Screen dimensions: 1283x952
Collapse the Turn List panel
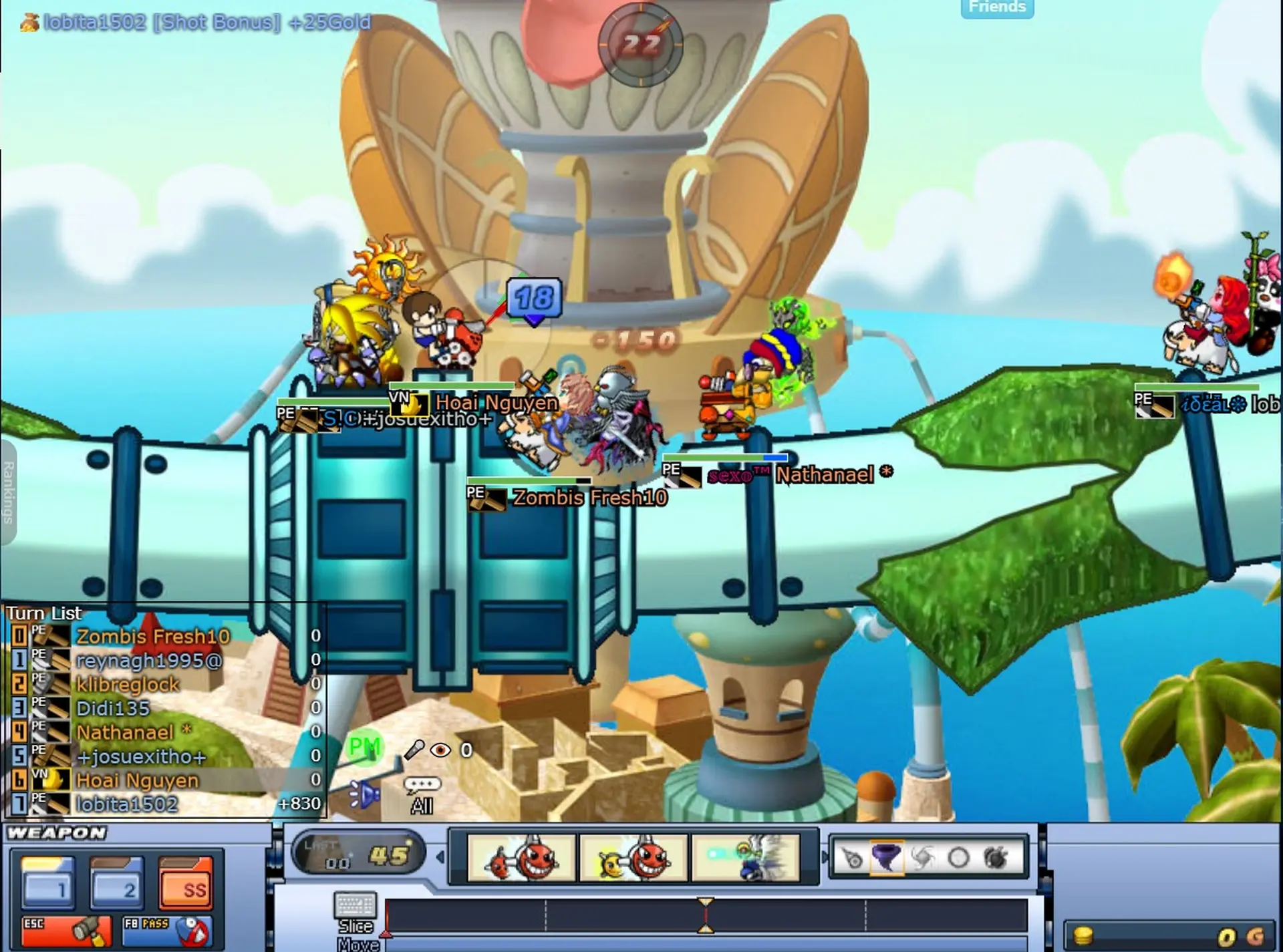(x=43, y=613)
